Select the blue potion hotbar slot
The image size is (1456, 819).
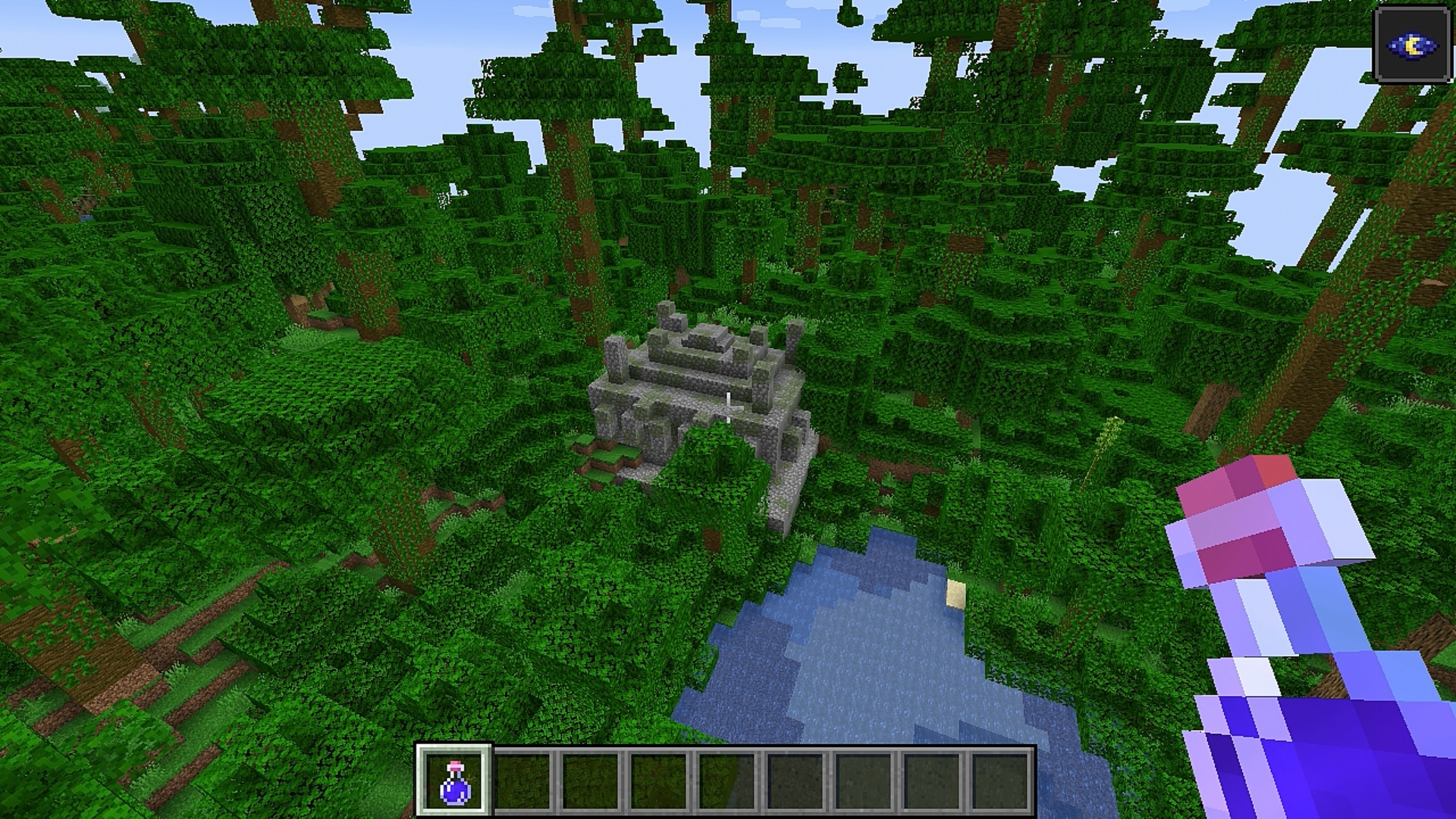(455, 780)
